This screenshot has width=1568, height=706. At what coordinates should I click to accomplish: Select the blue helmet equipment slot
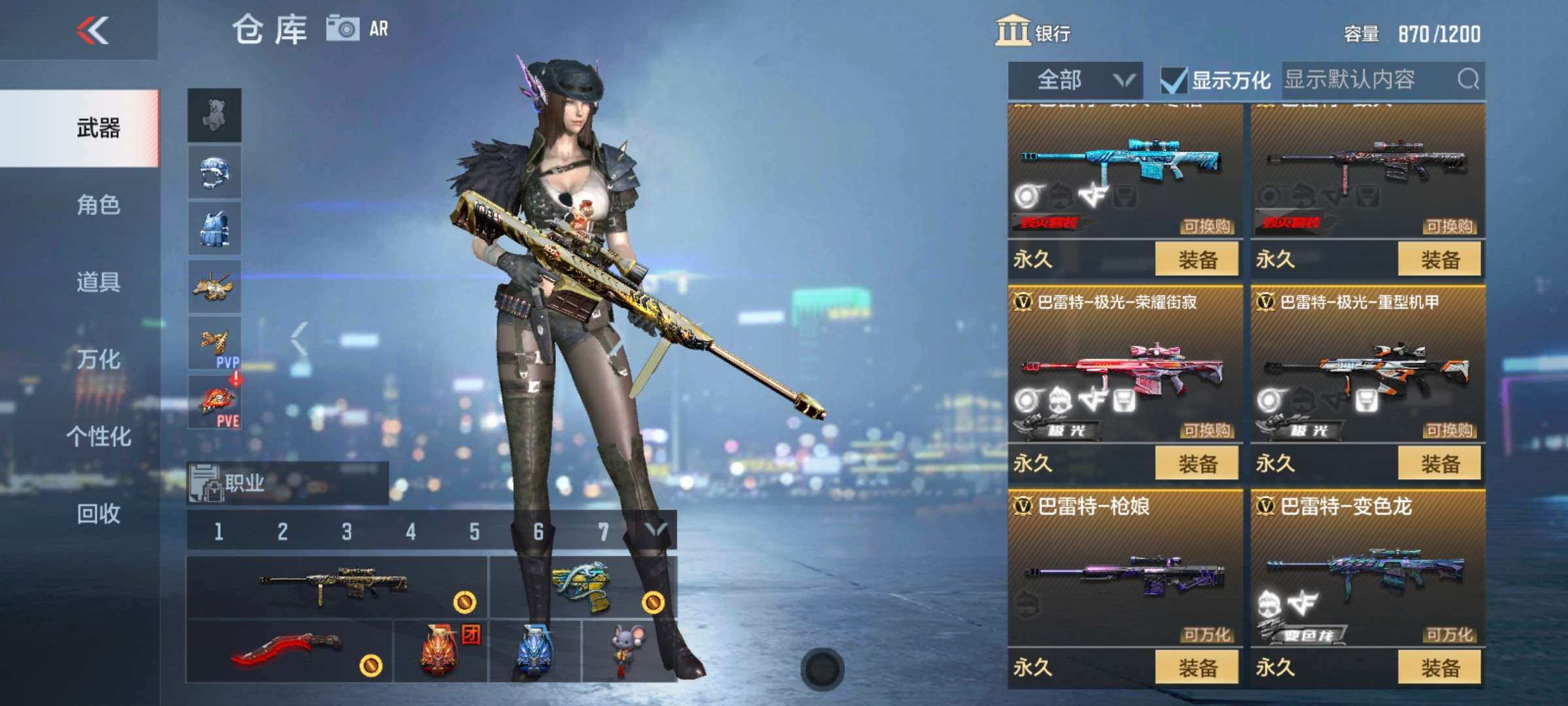pyautogui.click(x=216, y=169)
